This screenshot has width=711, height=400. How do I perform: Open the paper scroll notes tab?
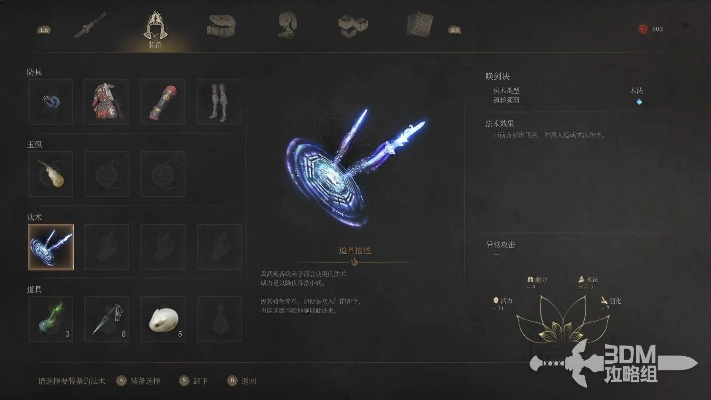[421, 24]
